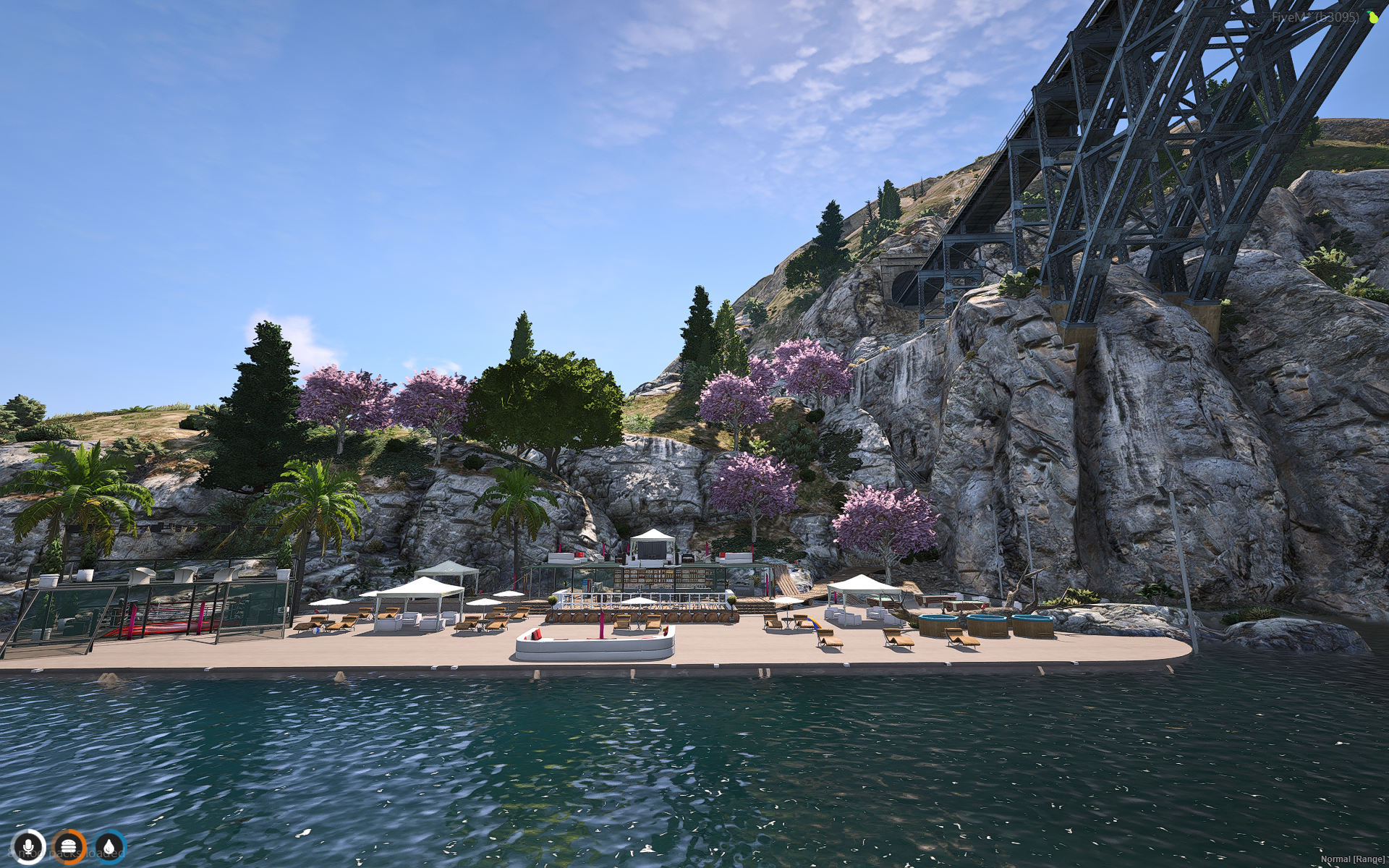Click the water drop thirst icon

(109, 846)
